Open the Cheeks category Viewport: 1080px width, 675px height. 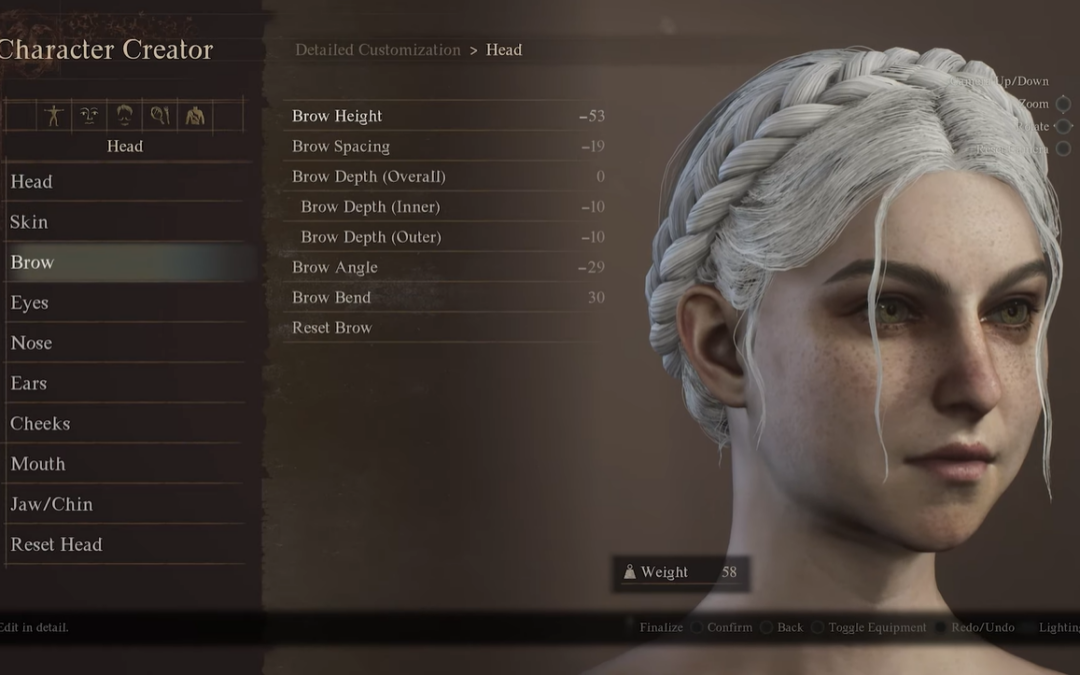click(40, 423)
